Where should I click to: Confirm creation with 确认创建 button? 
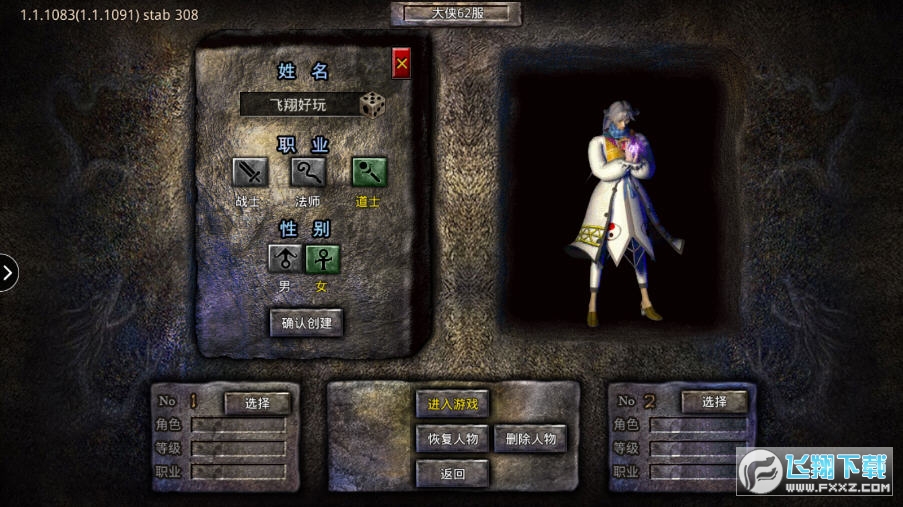click(306, 323)
